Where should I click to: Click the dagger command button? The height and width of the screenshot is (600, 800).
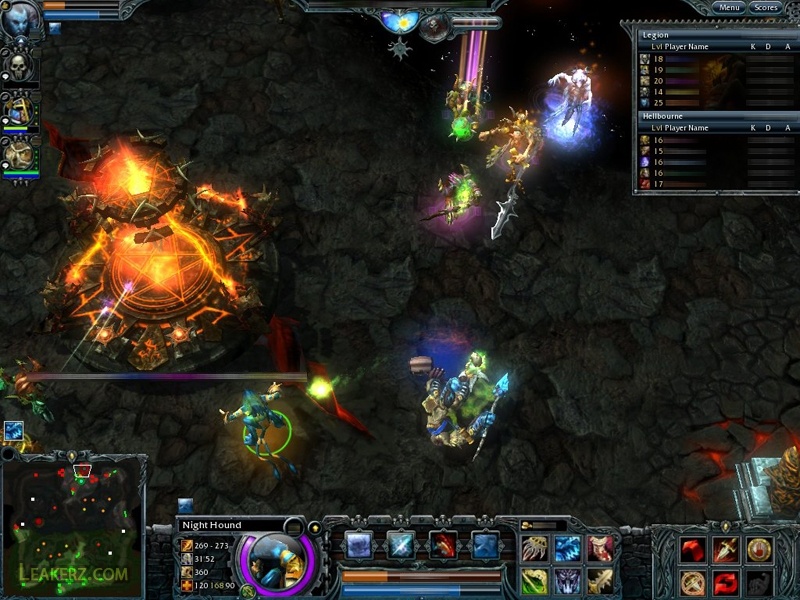pyautogui.click(x=726, y=548)
